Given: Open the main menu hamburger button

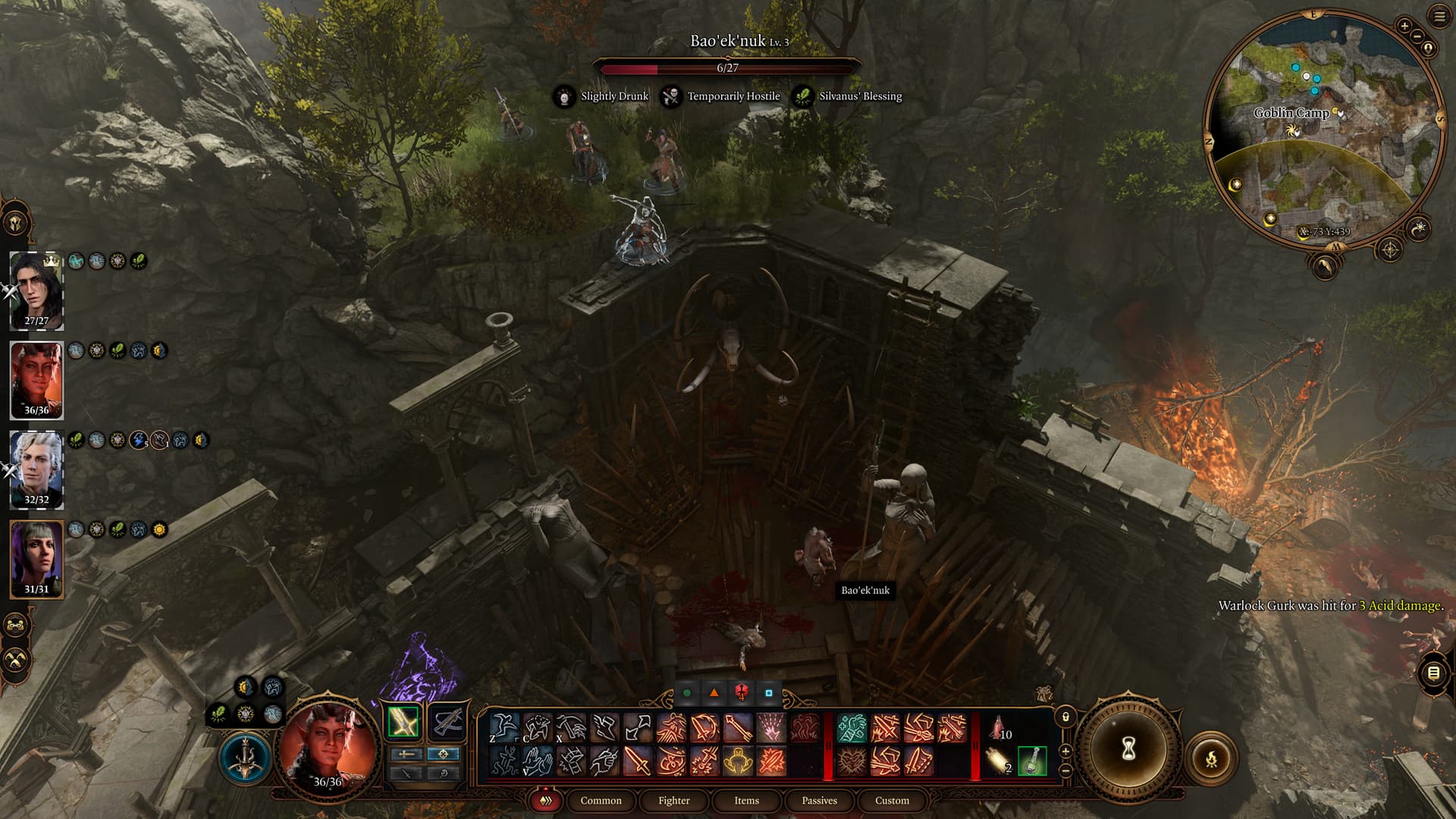Looking at the screenshot, I should (x=1439, y=17).
